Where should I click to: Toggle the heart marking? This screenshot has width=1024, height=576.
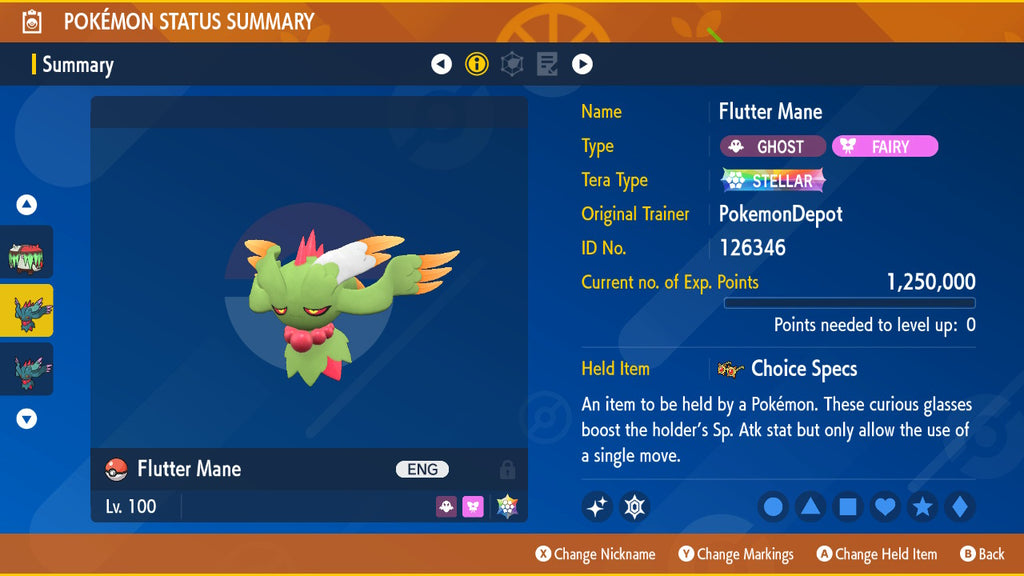coord(885,507)
